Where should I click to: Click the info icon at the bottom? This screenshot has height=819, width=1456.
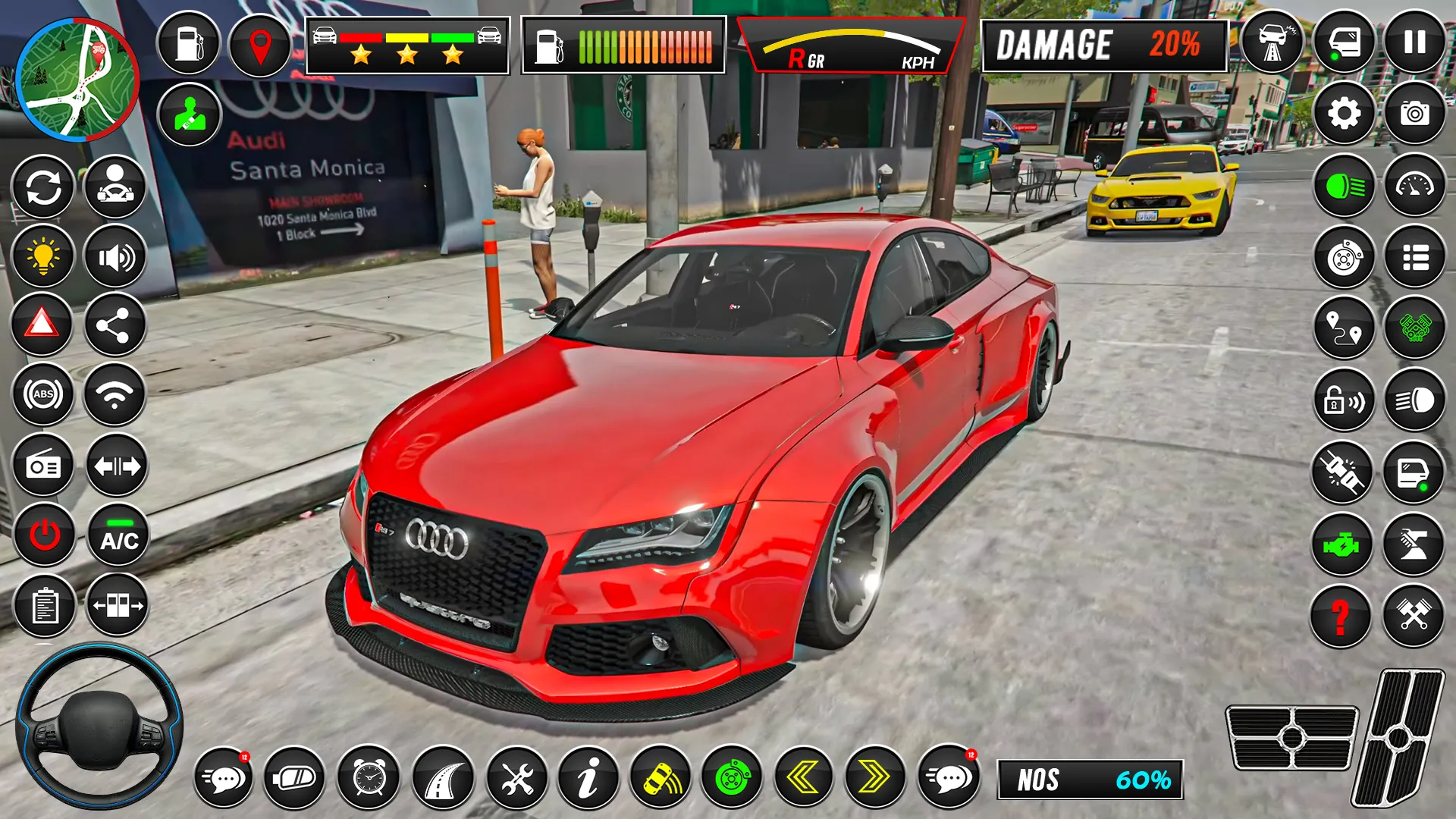point(588,778)
